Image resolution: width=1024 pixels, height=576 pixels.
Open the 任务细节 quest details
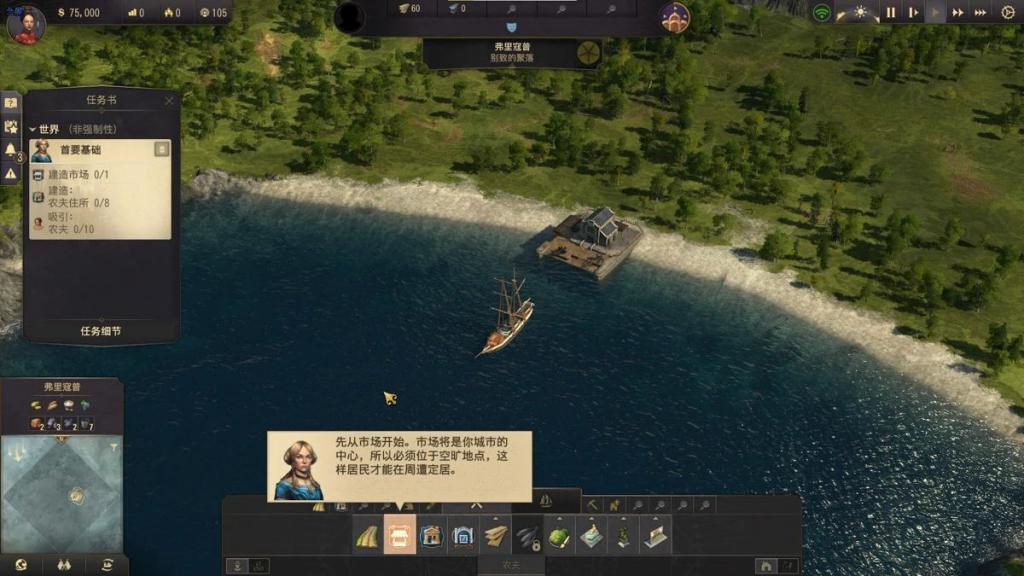101,331
